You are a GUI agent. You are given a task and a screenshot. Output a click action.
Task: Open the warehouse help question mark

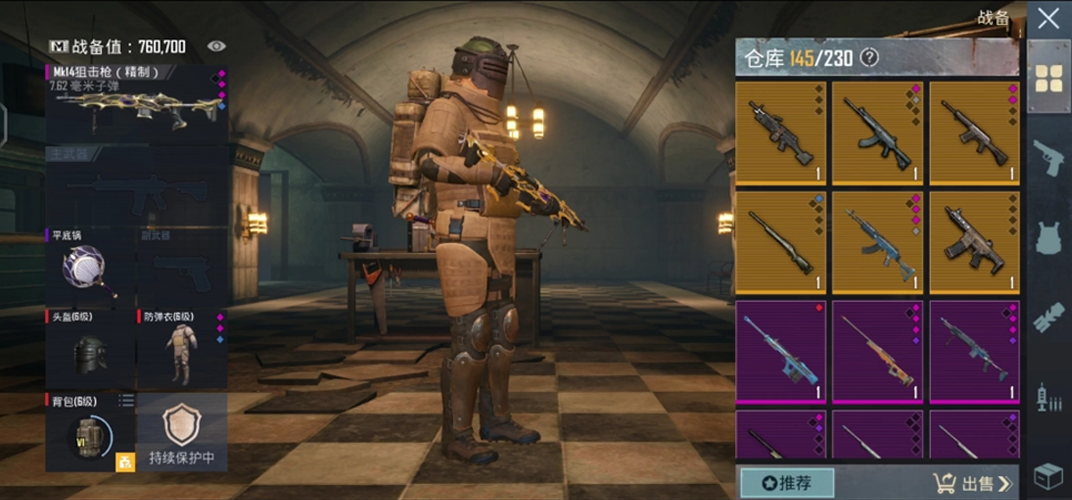point(870,58)
